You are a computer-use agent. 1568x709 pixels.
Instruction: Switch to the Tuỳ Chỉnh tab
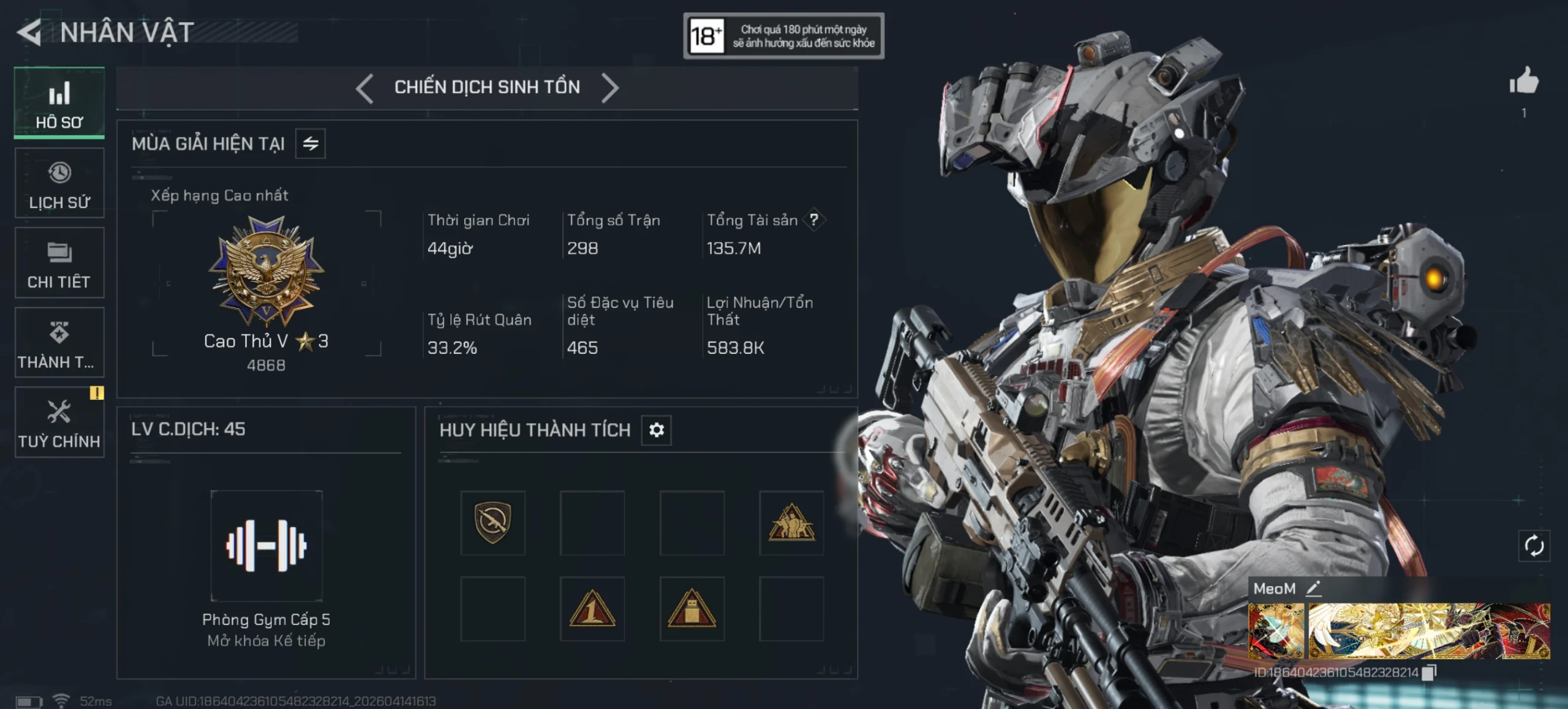[x=59, y=422]
